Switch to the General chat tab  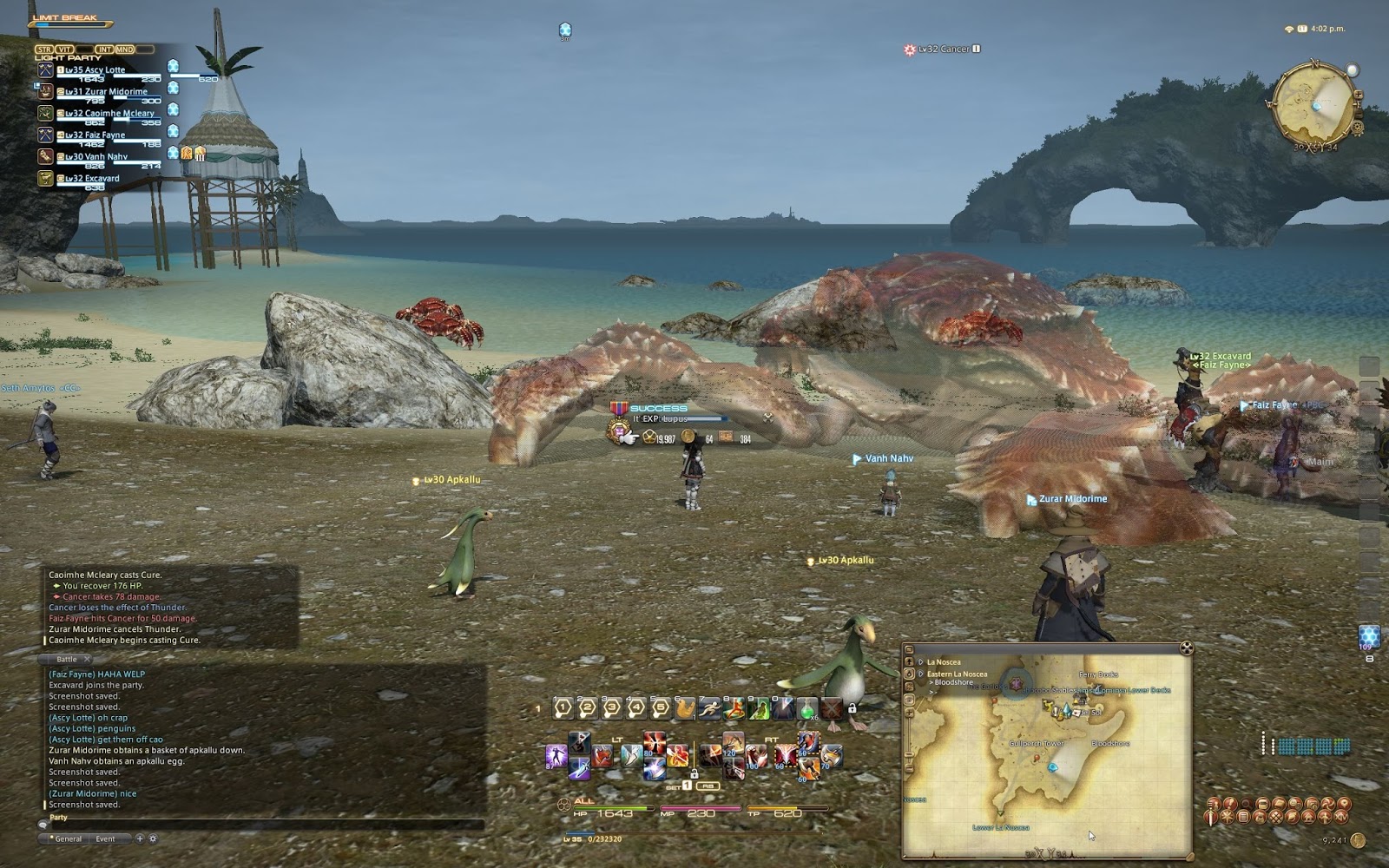coord(68,838)
